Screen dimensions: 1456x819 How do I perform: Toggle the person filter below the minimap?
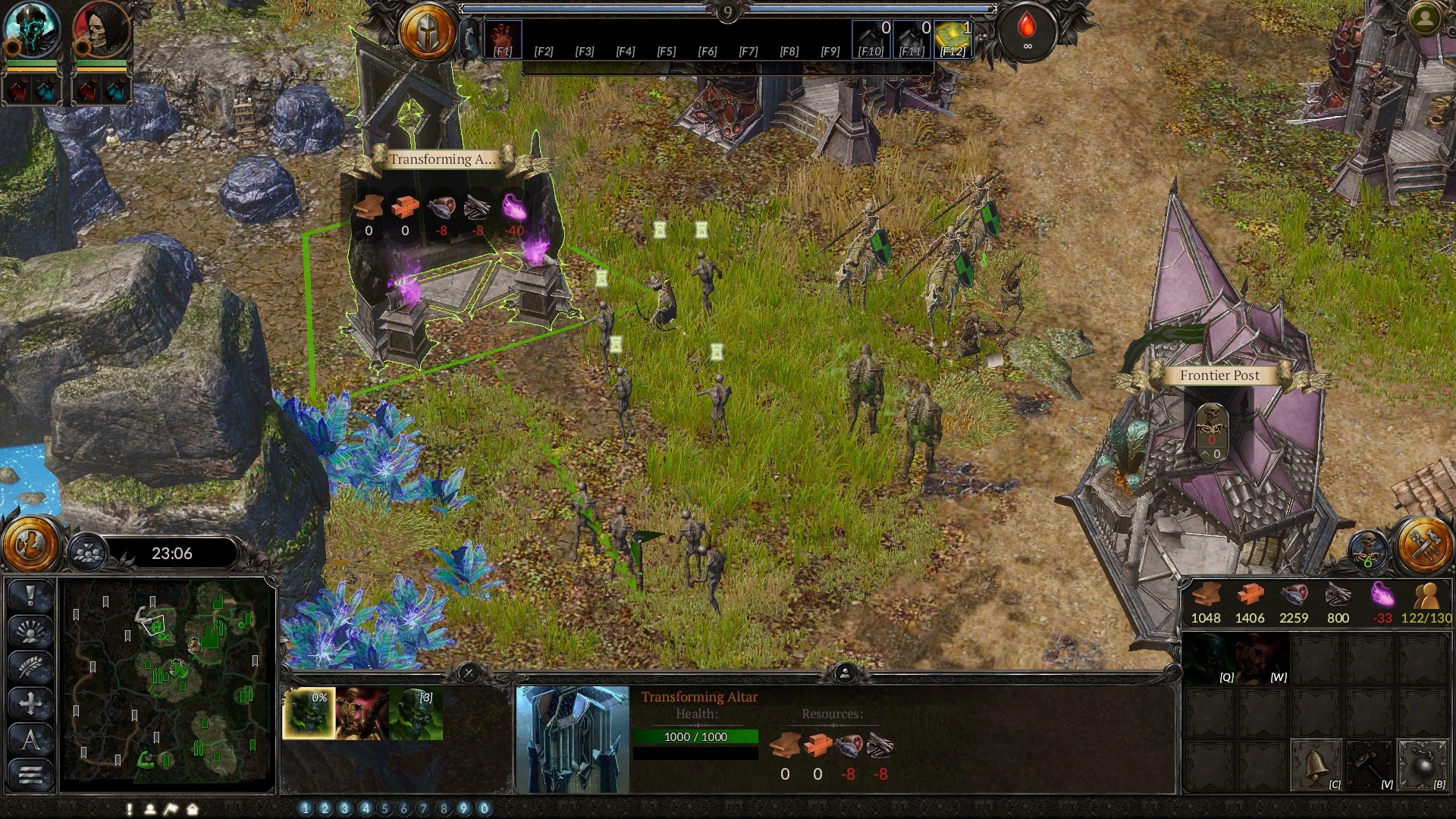[x=149, y=810]
